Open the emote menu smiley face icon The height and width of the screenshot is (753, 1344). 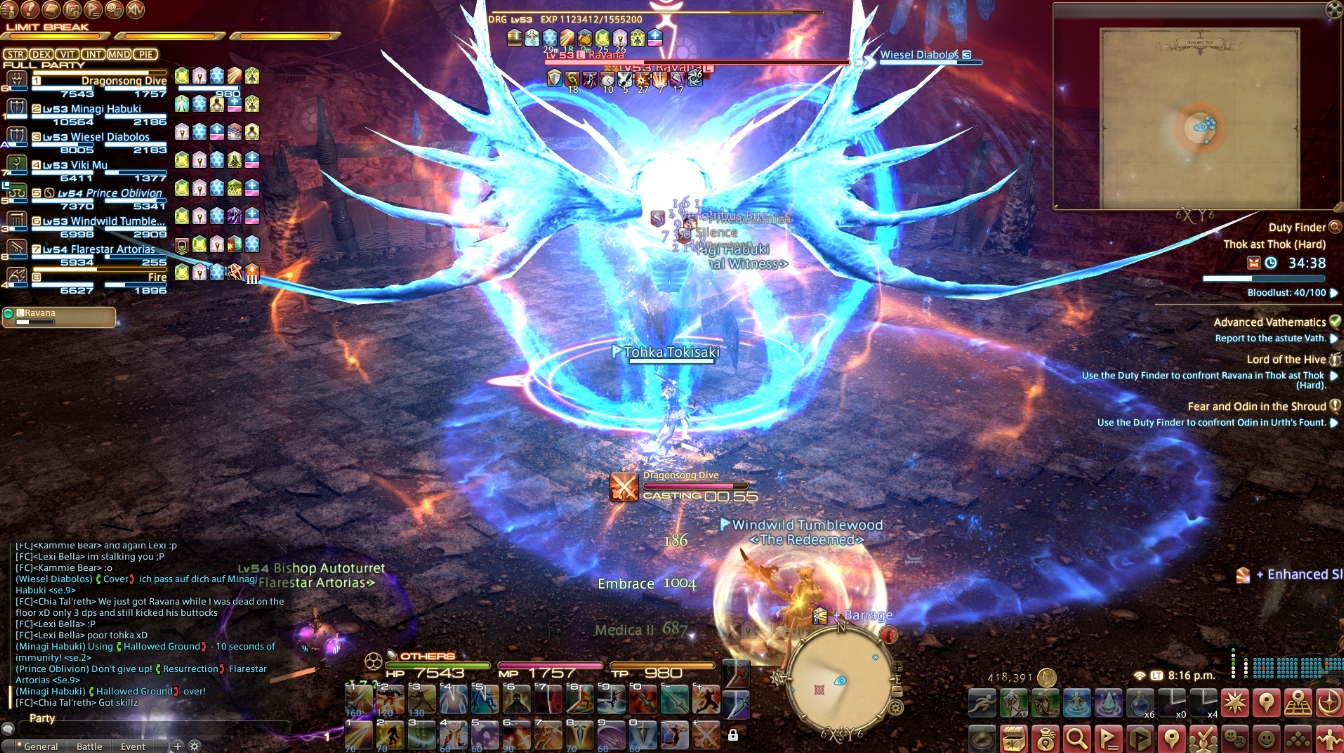point(1265,737)
